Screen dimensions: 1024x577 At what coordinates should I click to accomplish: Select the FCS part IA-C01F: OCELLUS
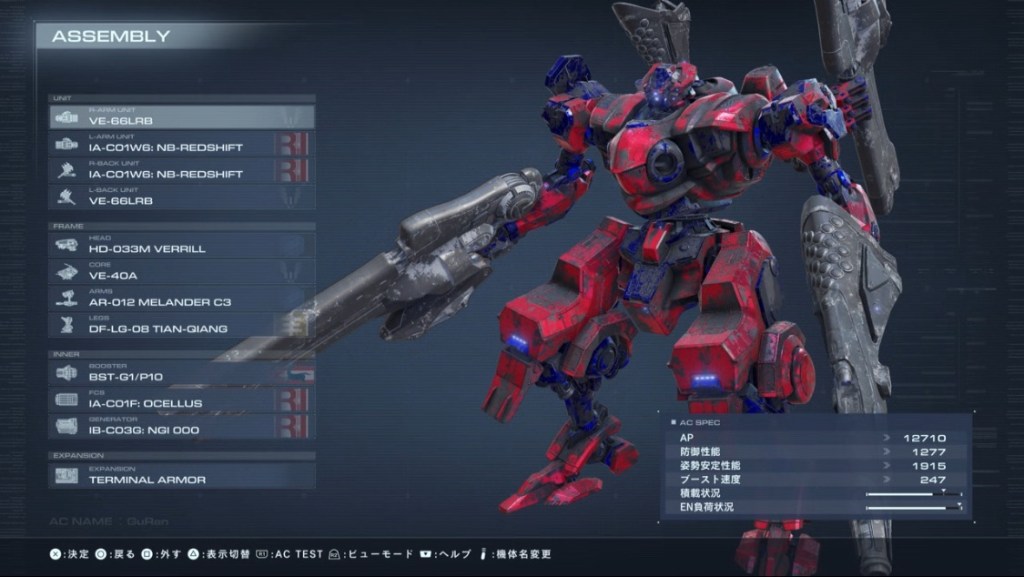click(182, 400)
